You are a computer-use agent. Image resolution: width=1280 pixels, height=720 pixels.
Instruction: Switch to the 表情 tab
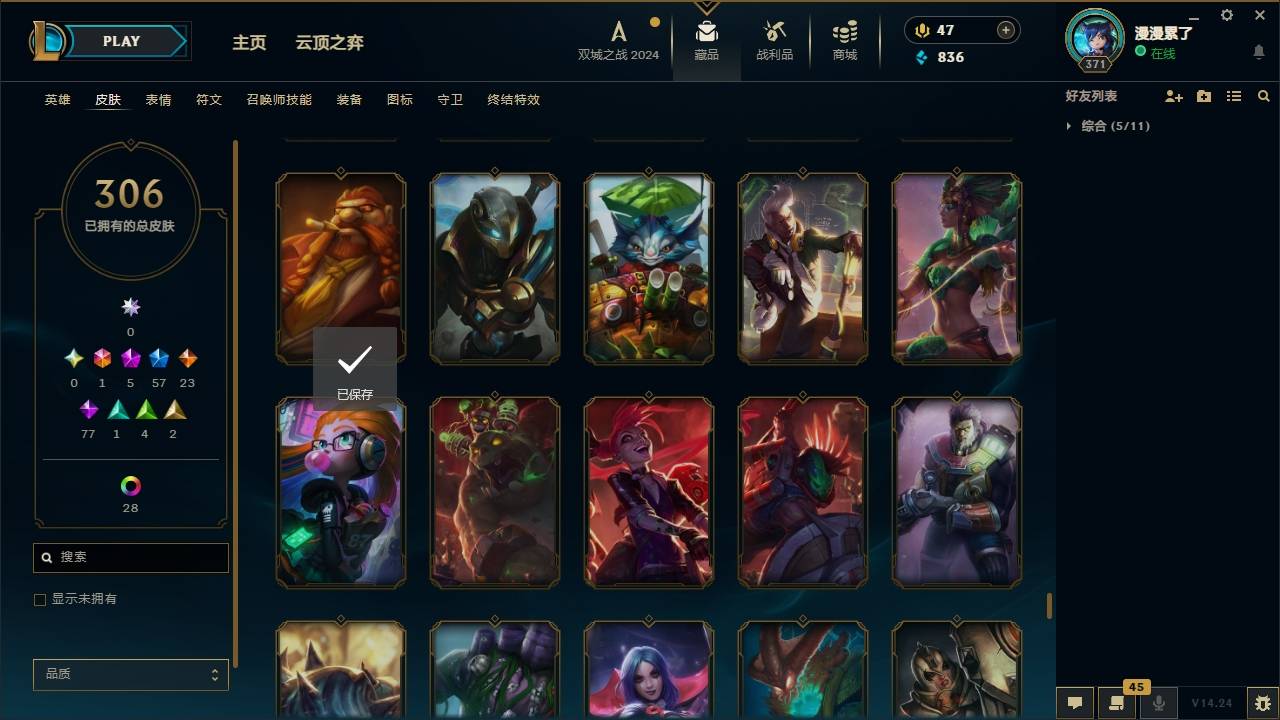158,100
